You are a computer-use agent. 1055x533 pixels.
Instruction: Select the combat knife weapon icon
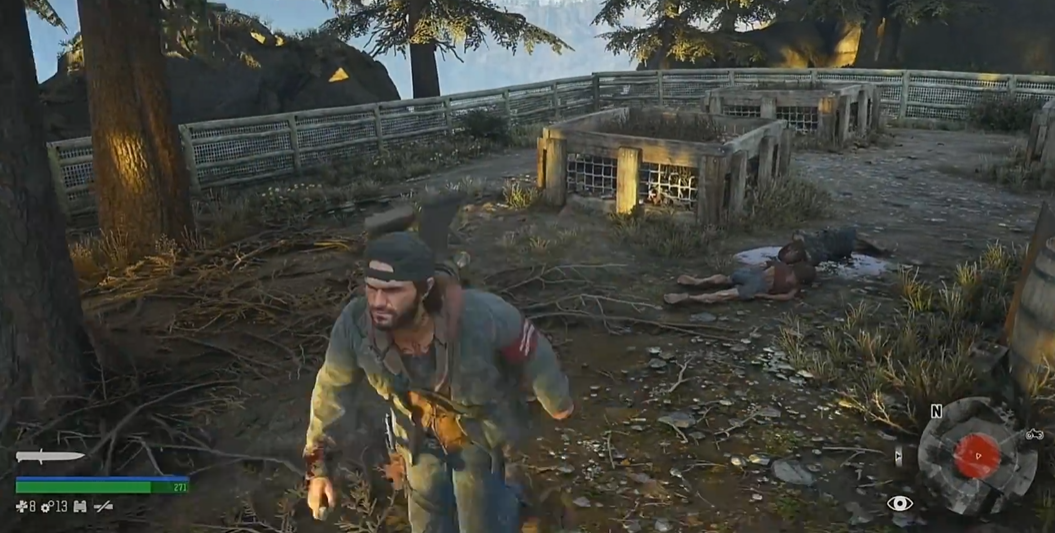point(50,457)
